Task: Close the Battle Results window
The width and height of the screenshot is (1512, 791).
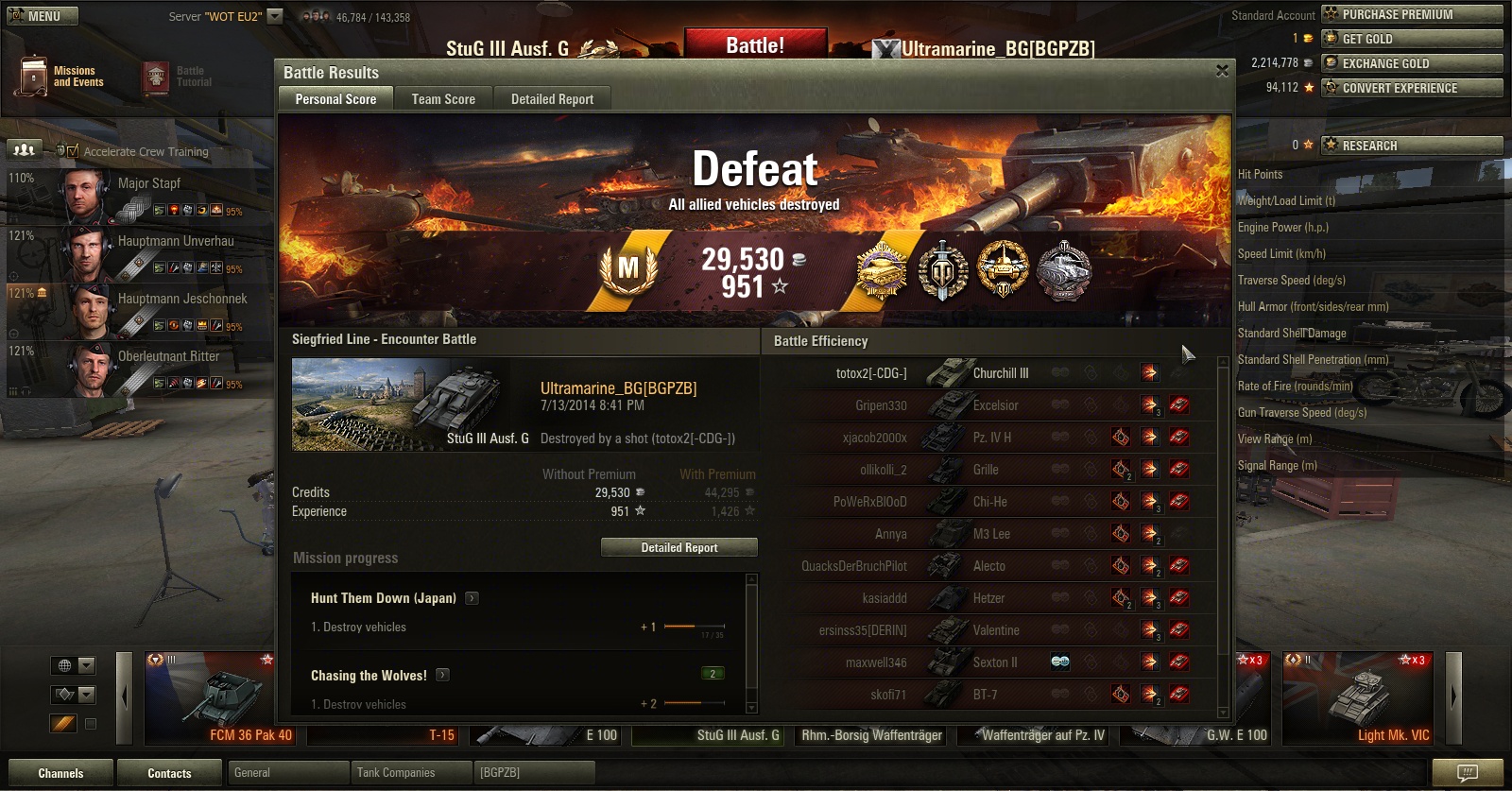Action: point(1222,71)
